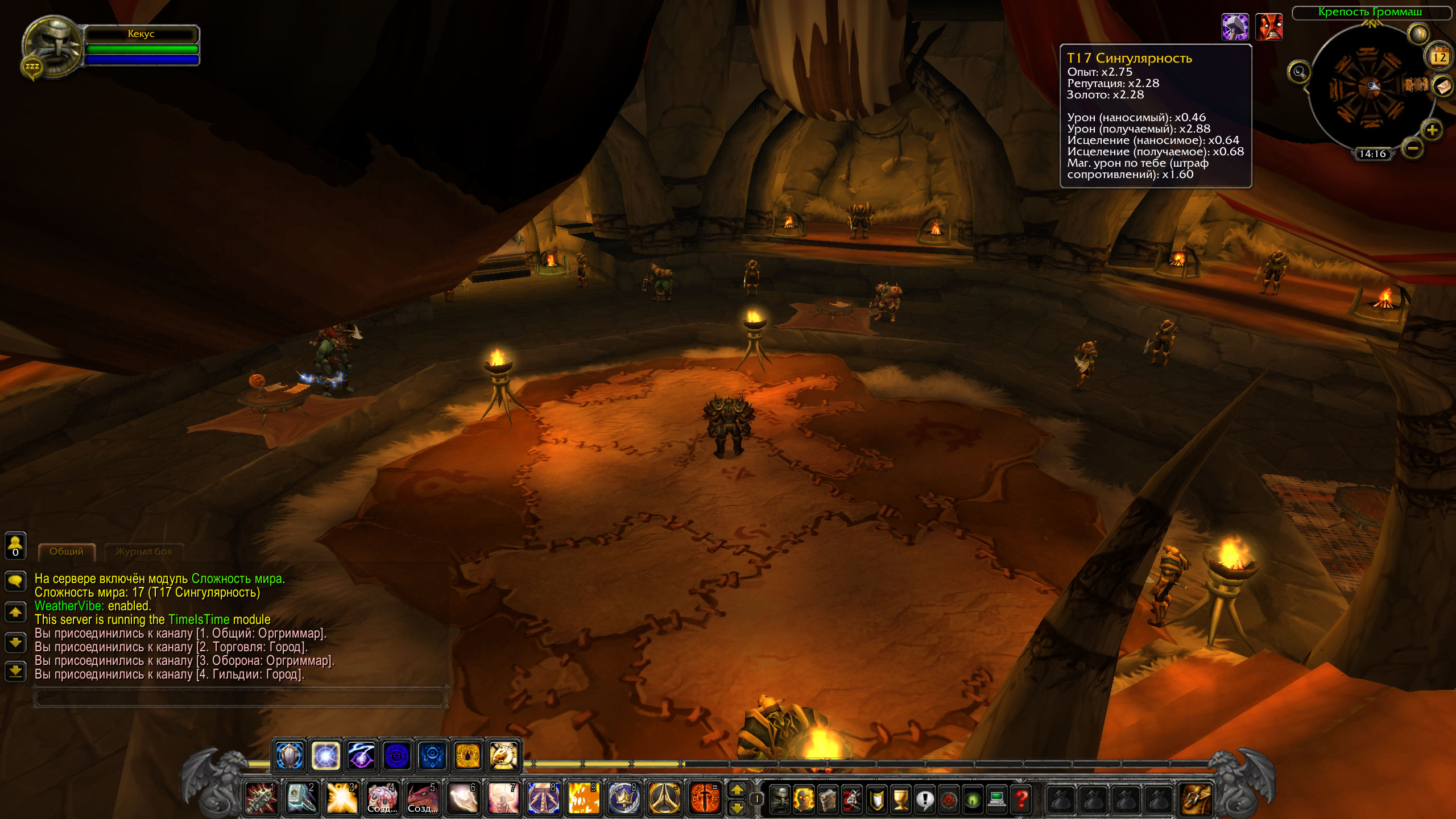Open the calendar showing day 12
The width and height of the screenshot is (1456, 819).
click(x=1439, y=57)
